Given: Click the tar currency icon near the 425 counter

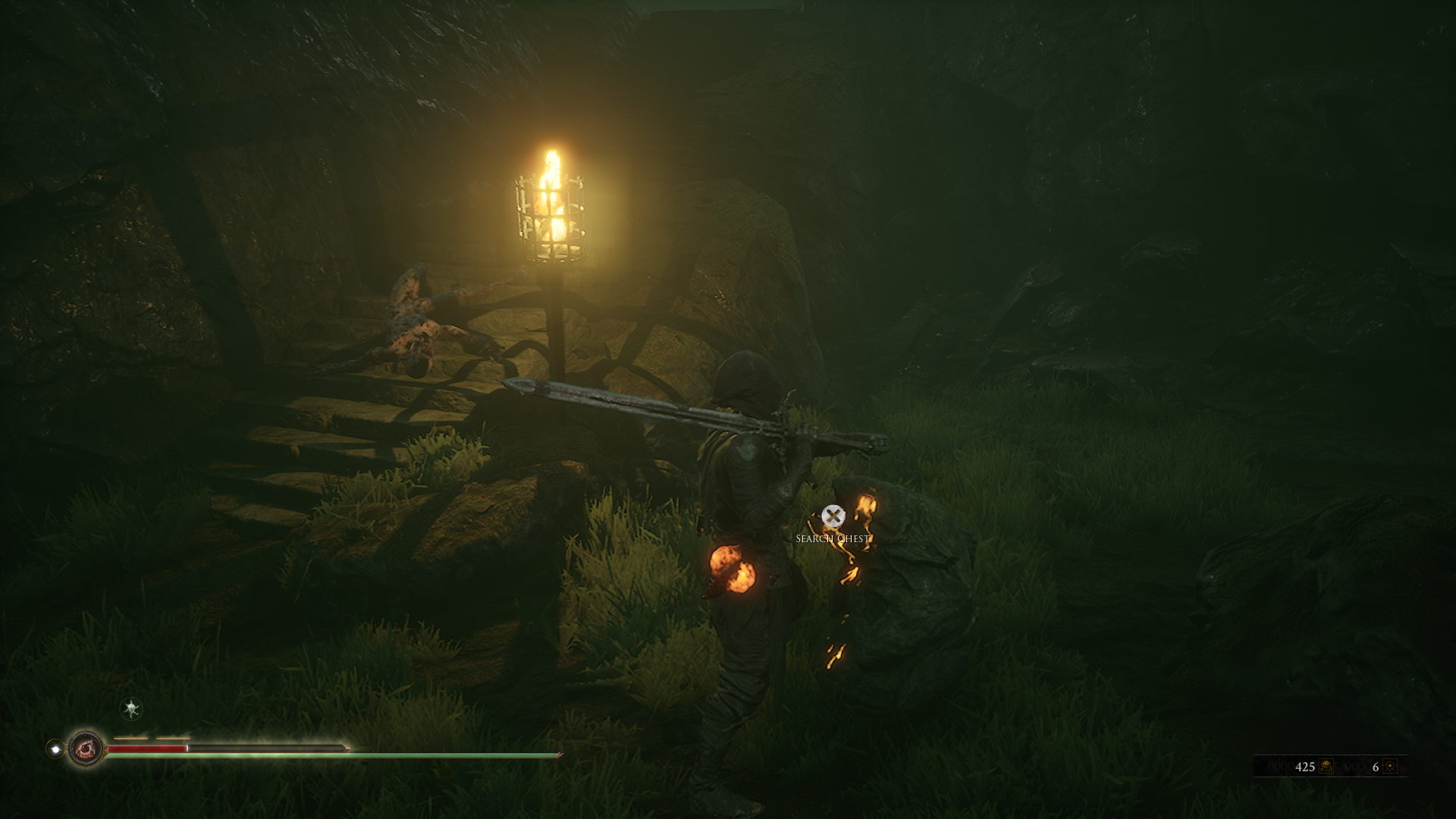Looking at the screenshot, I should click(x=1326, y=767).
